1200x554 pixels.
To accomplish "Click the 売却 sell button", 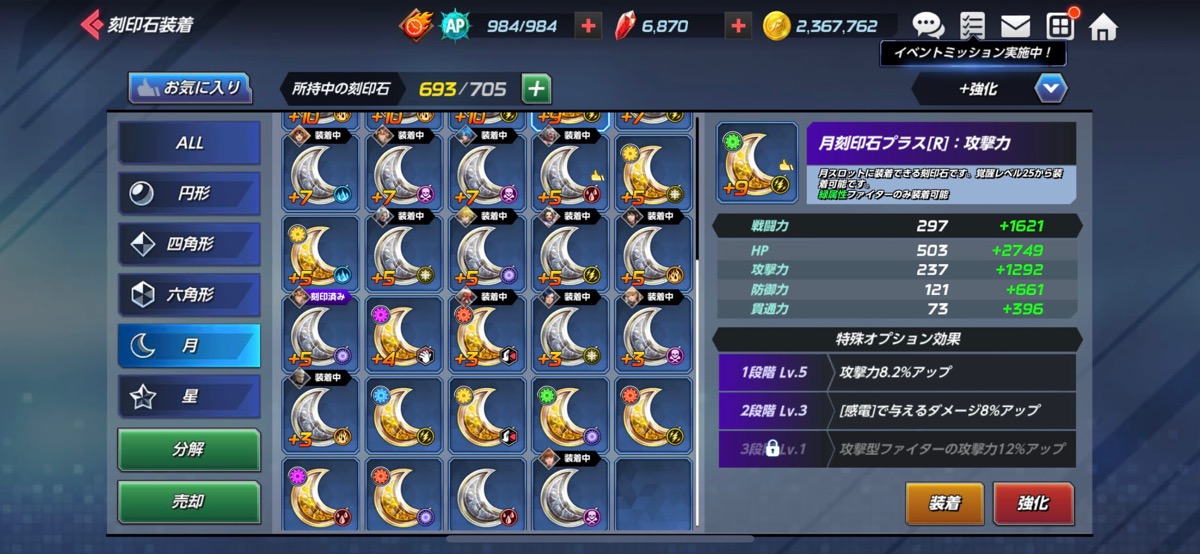I will click(x=189, y=502).
